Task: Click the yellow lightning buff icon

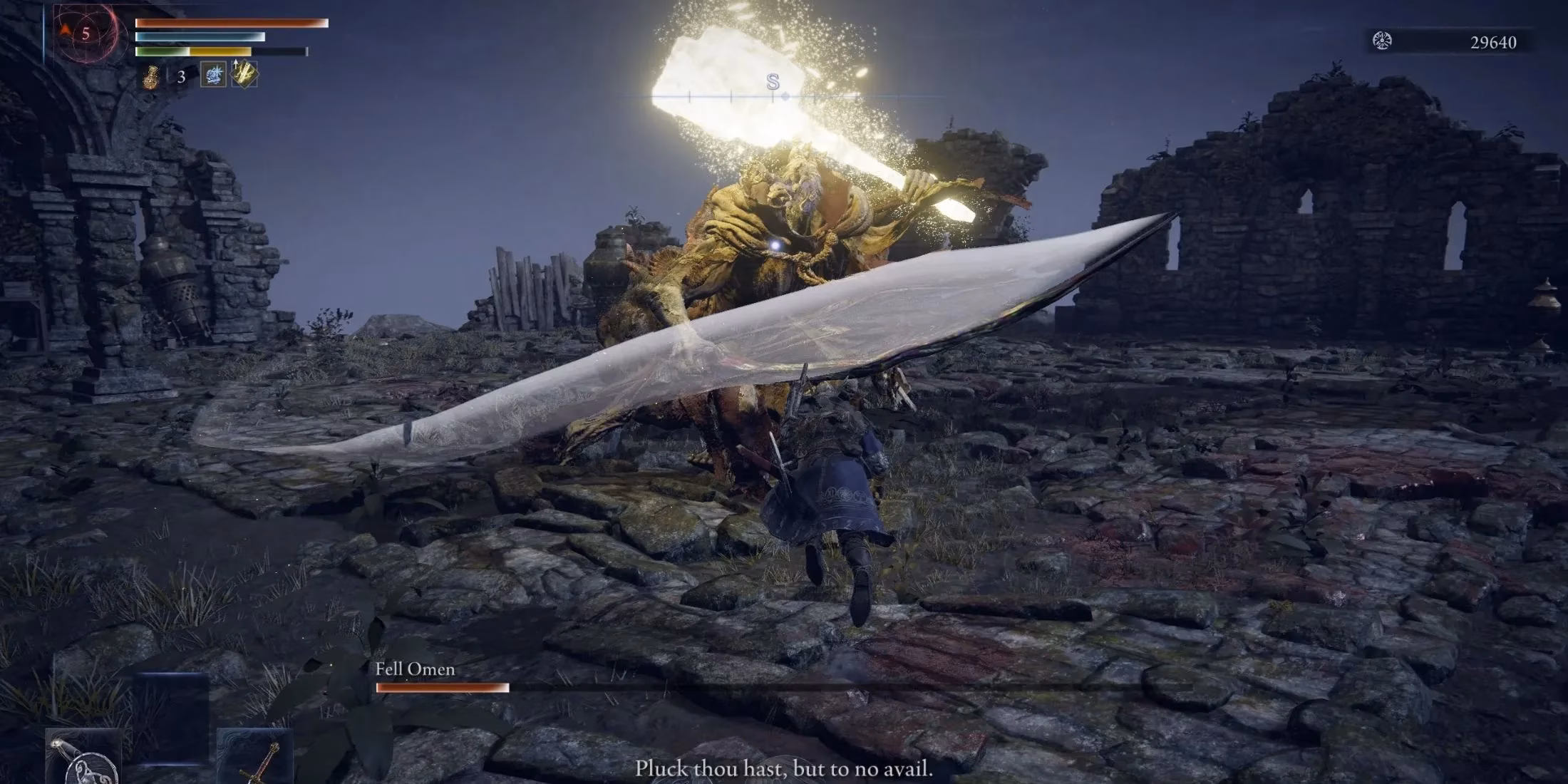Action: click(x=244, y=75)
